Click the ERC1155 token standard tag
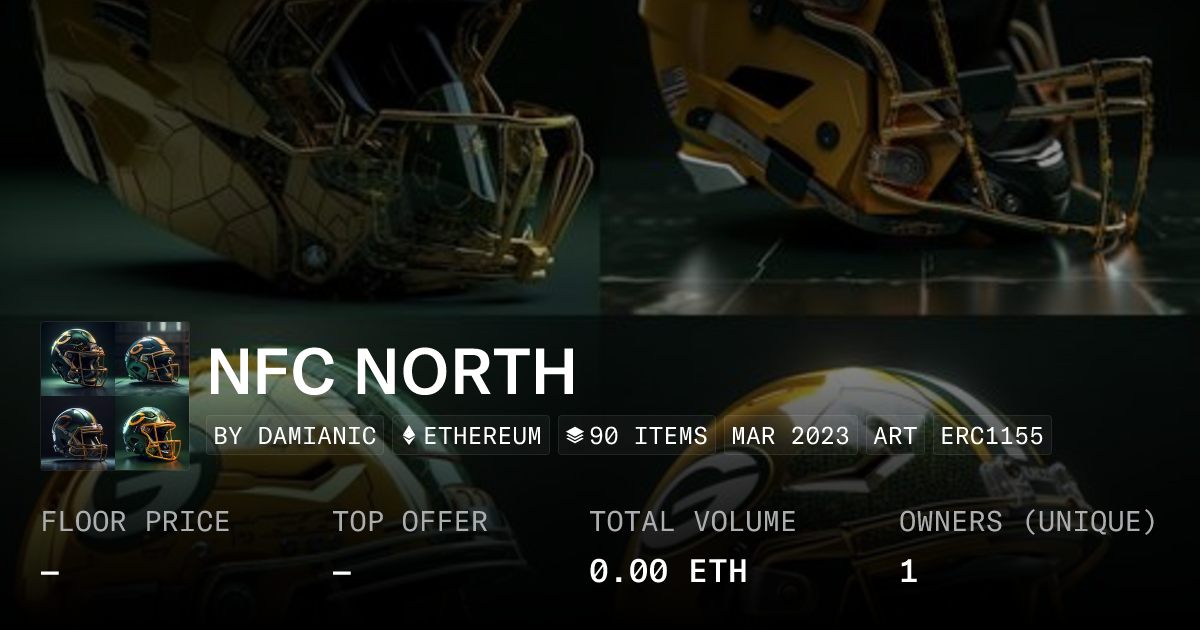Screen dimensions: 1200x630 pyautogui.click(x=992, y=436)
